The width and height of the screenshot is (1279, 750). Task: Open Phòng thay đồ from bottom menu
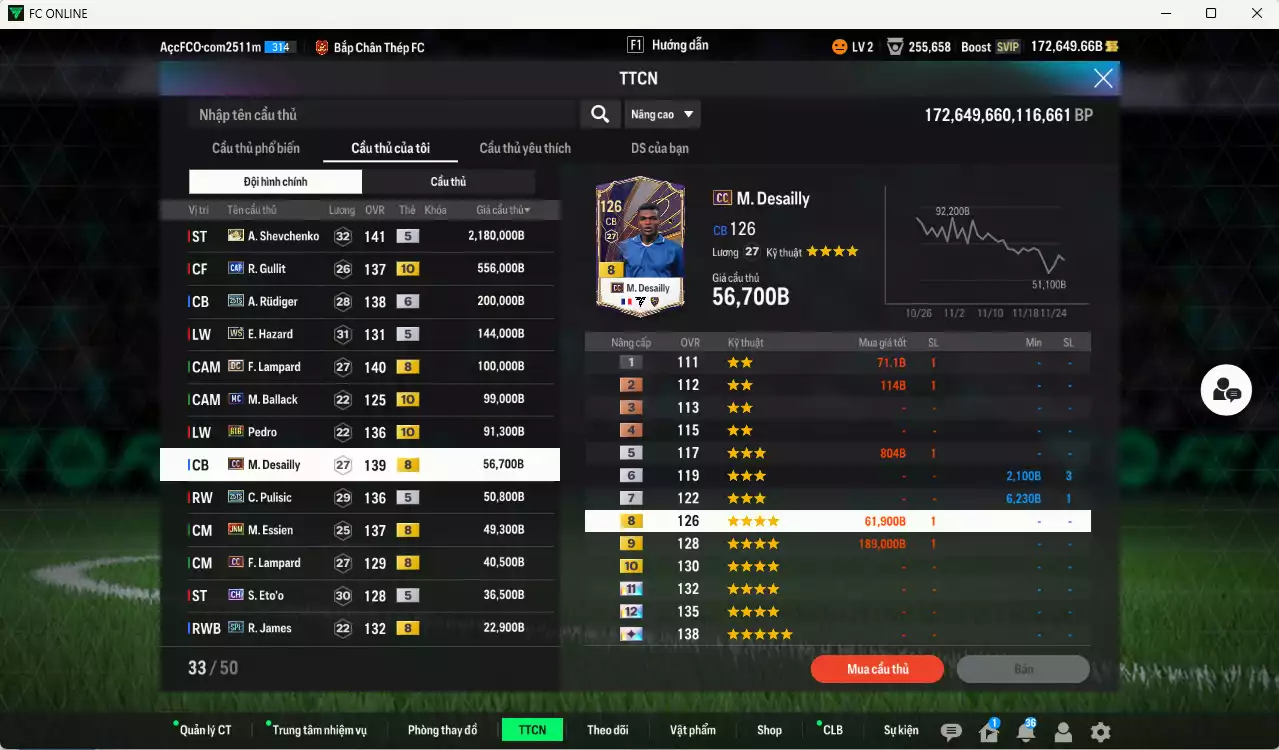coord(442,730)
